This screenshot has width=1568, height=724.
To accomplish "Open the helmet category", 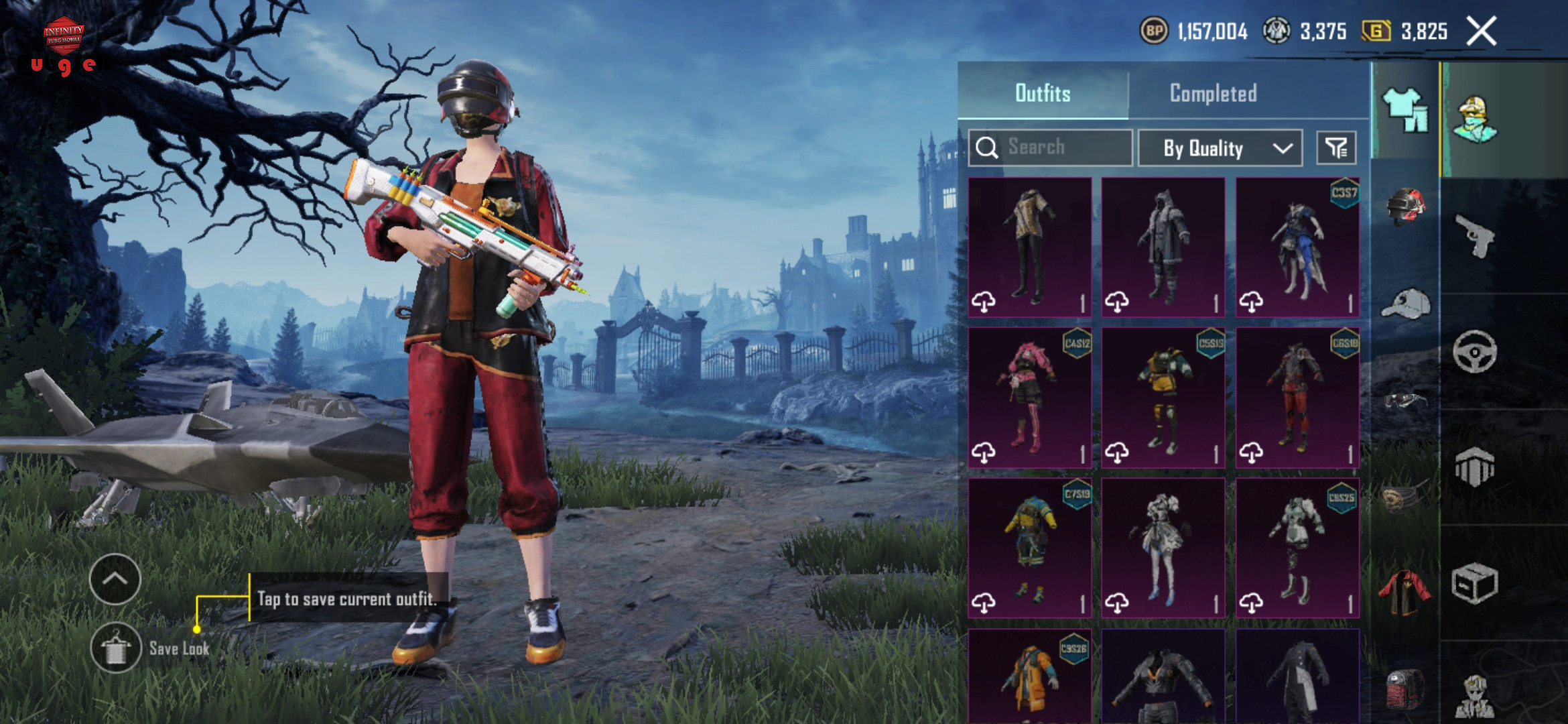I will pyautogui.click(x=1405, y=204).
